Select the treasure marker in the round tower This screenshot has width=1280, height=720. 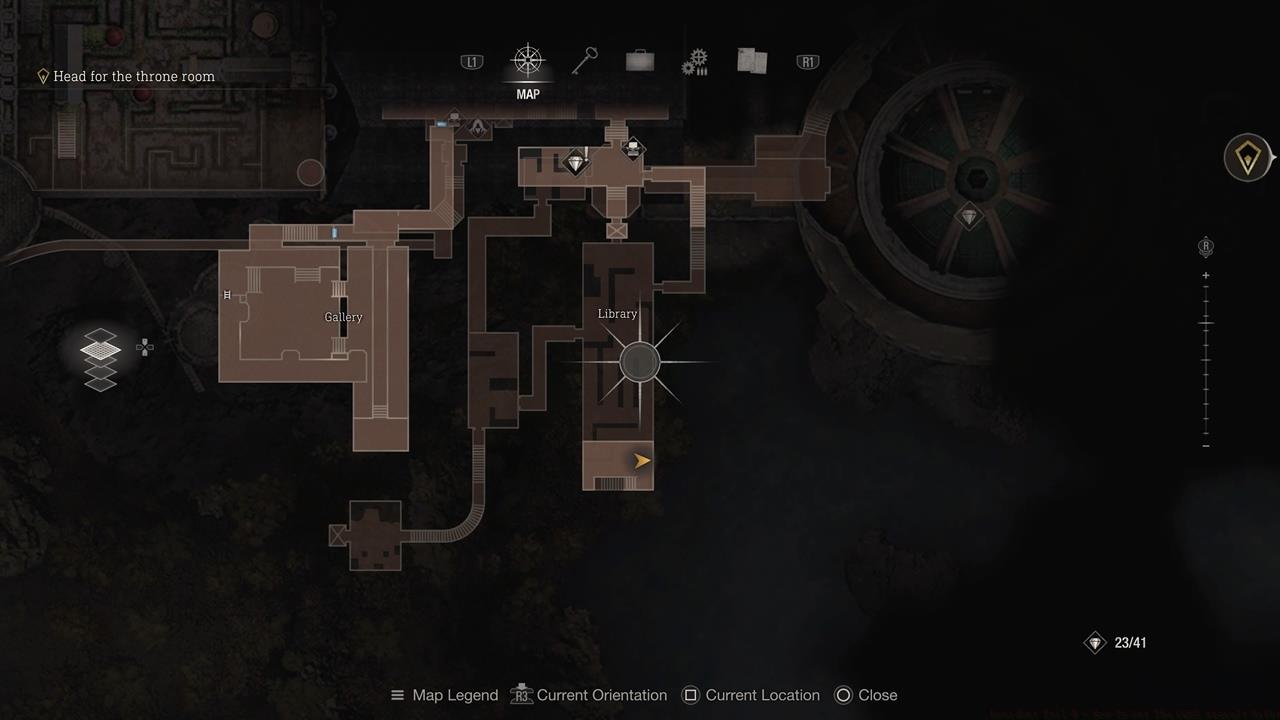(968, 216)
